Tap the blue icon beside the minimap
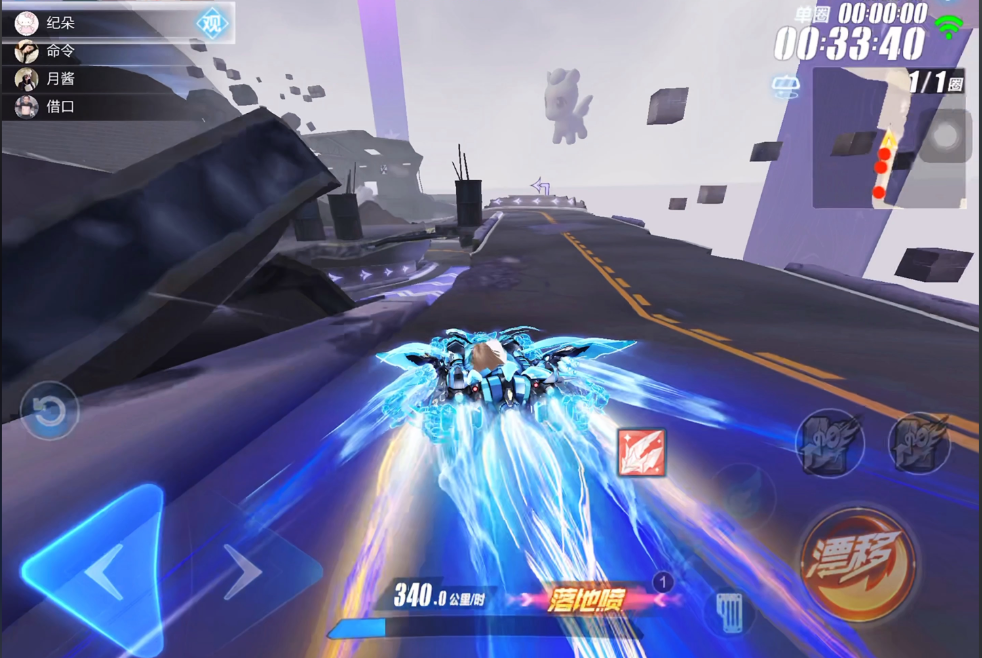This screenshot has height=658, width=982. coord(786,87)
